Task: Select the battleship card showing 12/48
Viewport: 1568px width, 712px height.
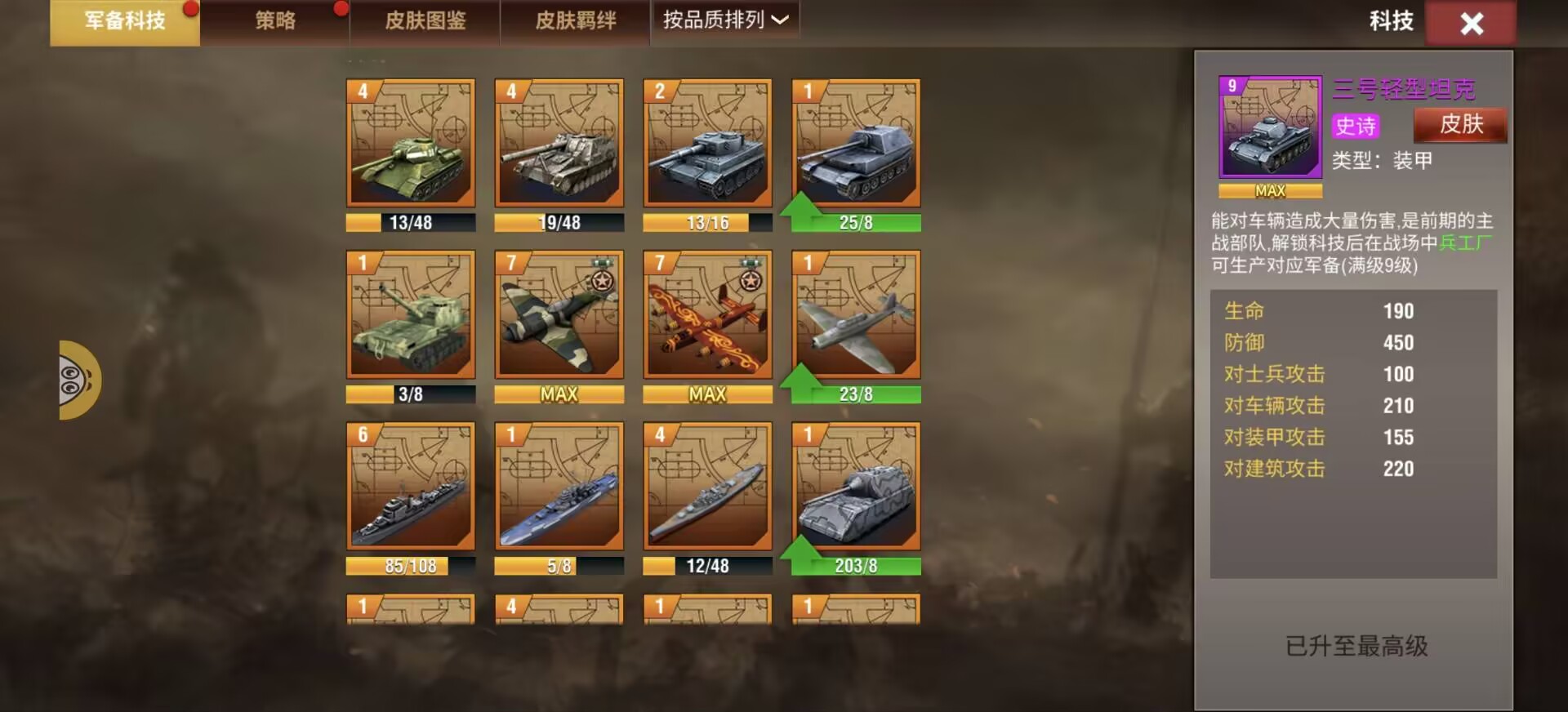Action: 708,486
